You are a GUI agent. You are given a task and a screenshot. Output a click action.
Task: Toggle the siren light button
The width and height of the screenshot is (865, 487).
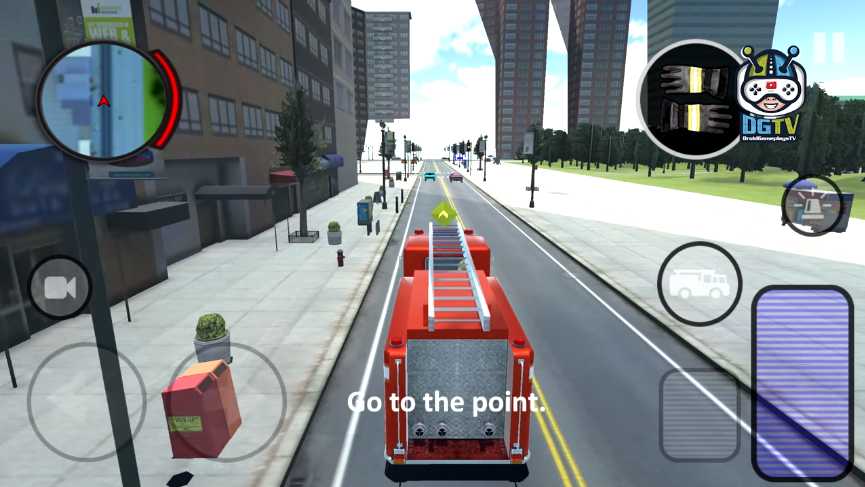[x=811, y=206]
